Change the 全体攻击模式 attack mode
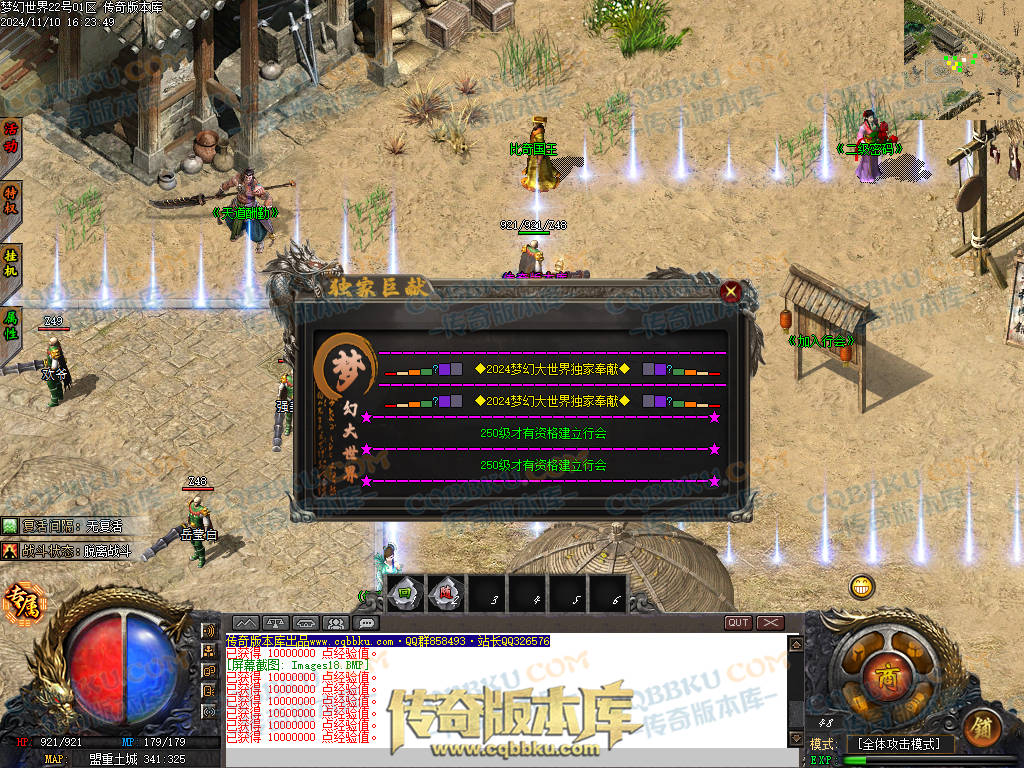The image size is (1024, 768). pos(899,744)
